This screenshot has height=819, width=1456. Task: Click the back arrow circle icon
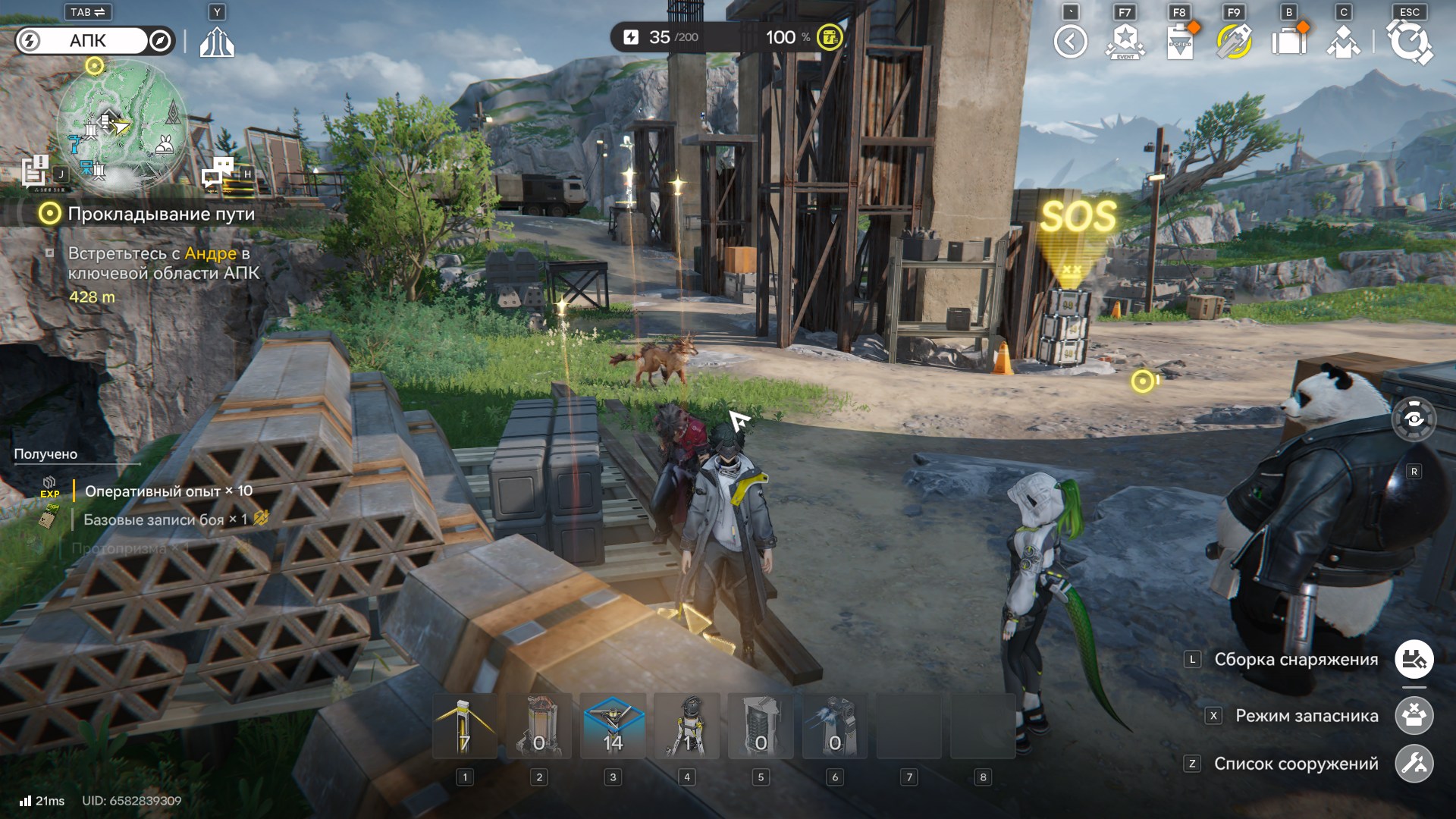pos(1070,42)
